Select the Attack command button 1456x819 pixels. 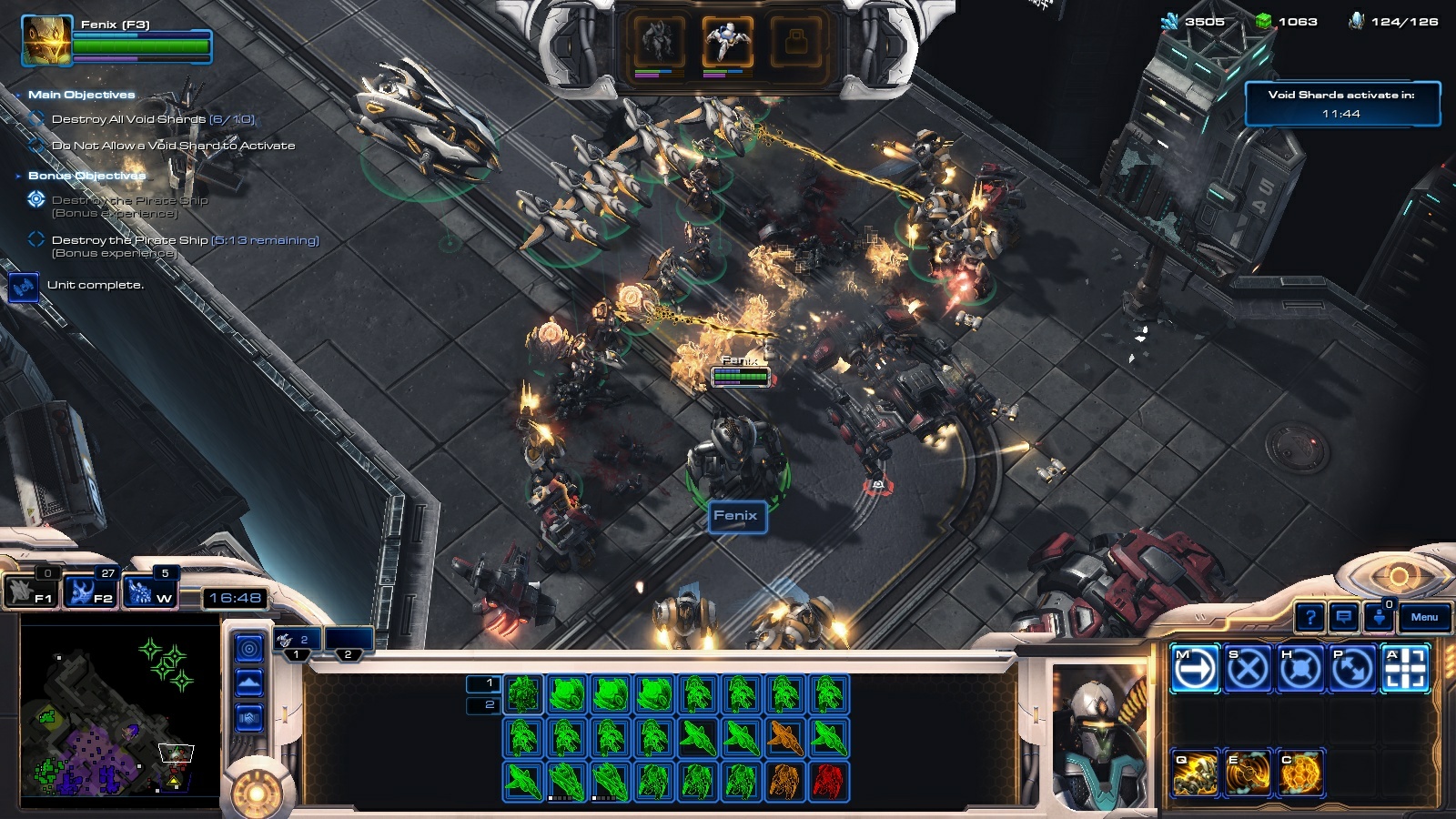(x=1406, y=669)
